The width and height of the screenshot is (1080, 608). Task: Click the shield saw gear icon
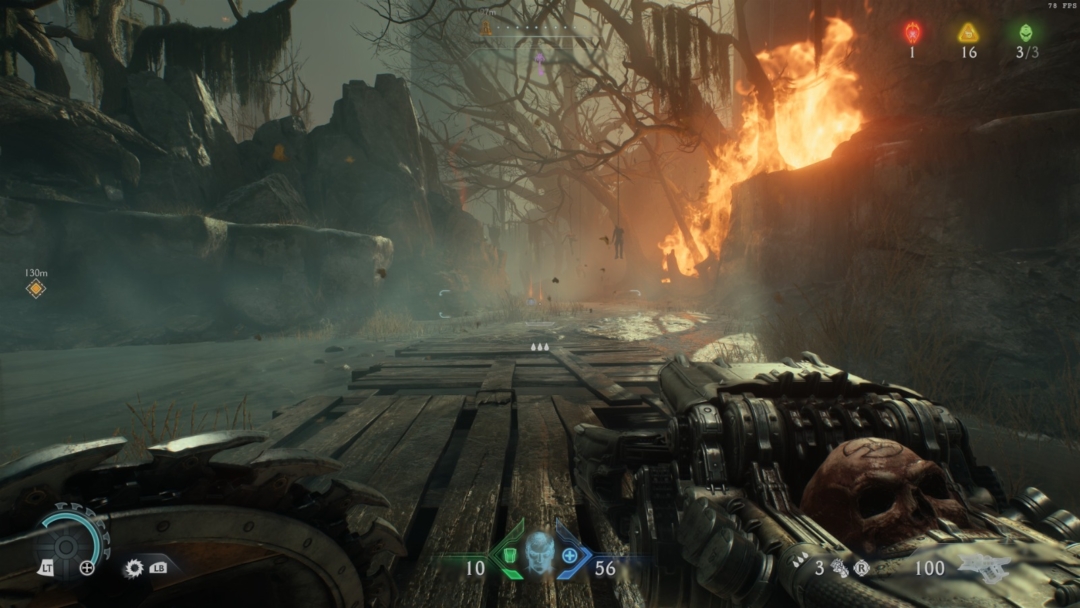tap(134, 568)
